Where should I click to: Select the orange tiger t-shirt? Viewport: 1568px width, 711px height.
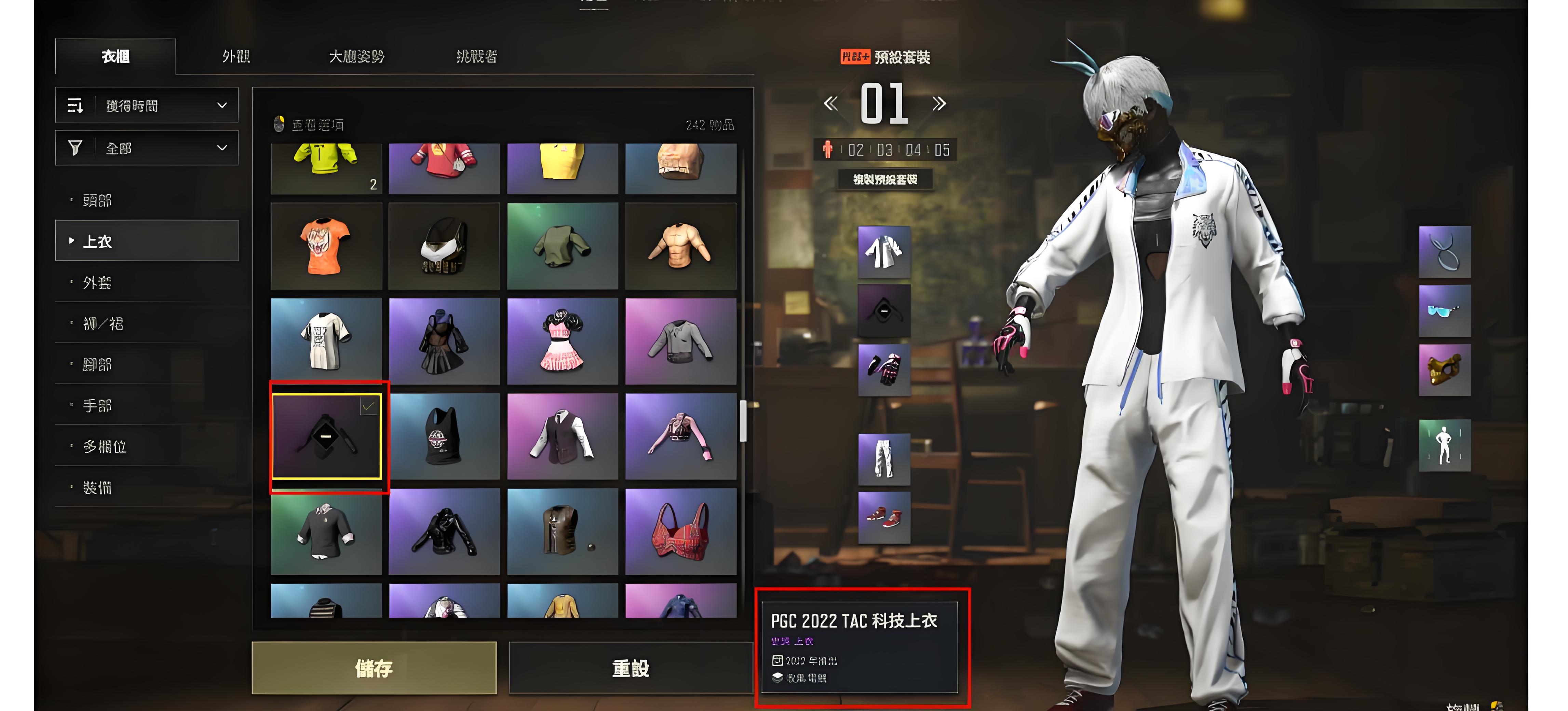point(326,246)
